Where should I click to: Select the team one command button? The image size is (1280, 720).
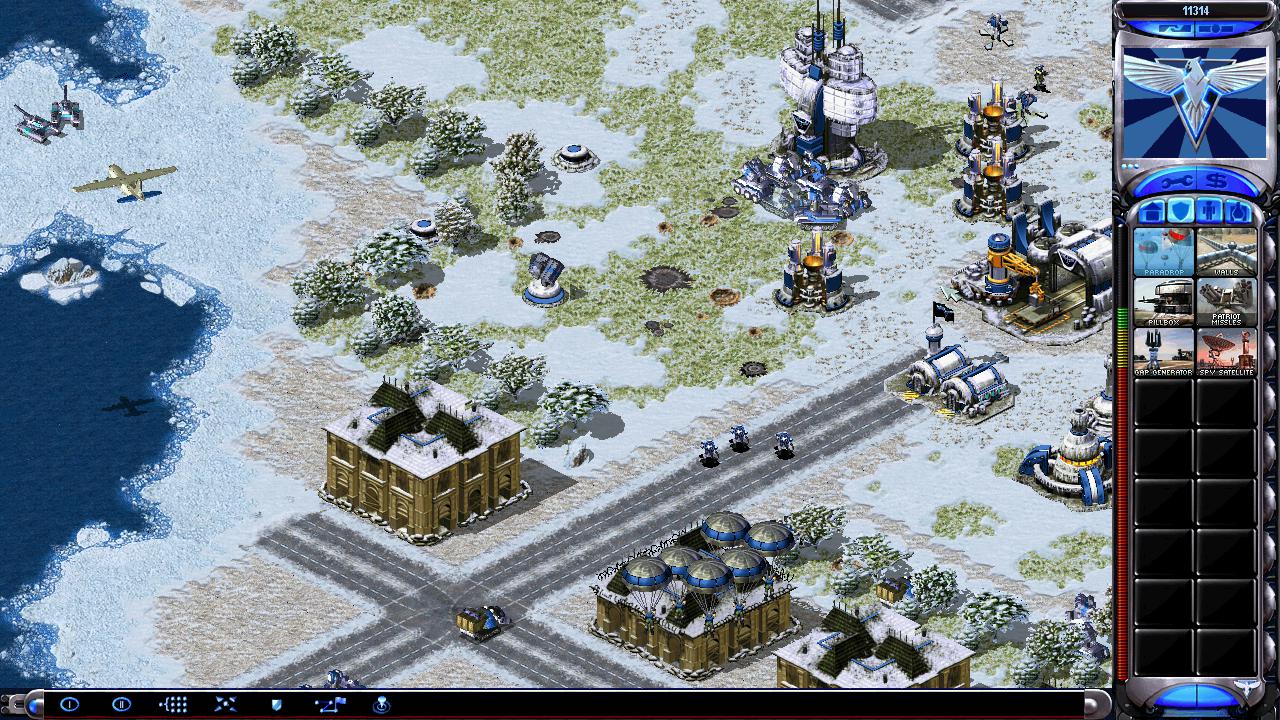tap(69, 704)
